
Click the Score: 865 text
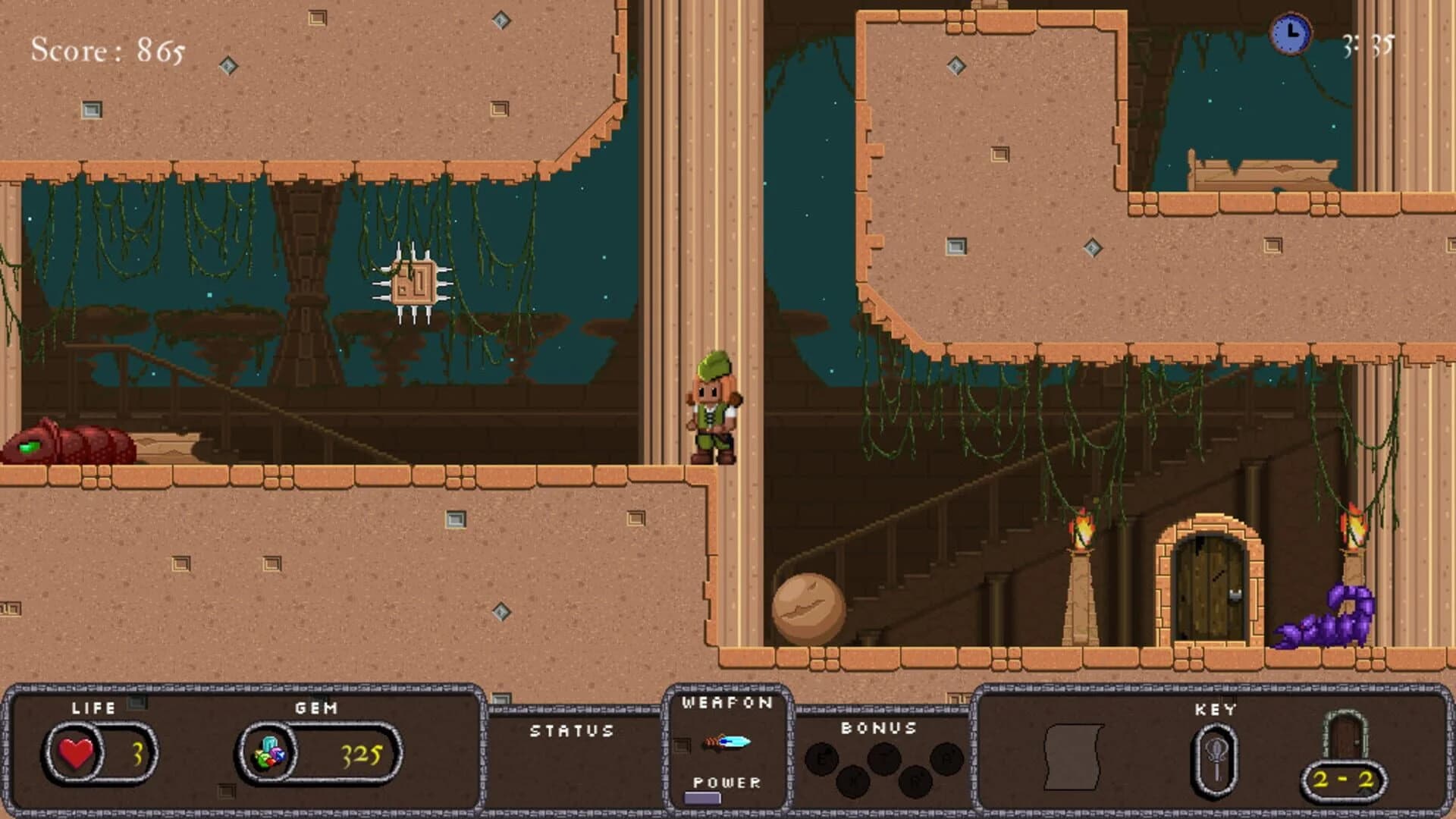[x=106, y=49]
